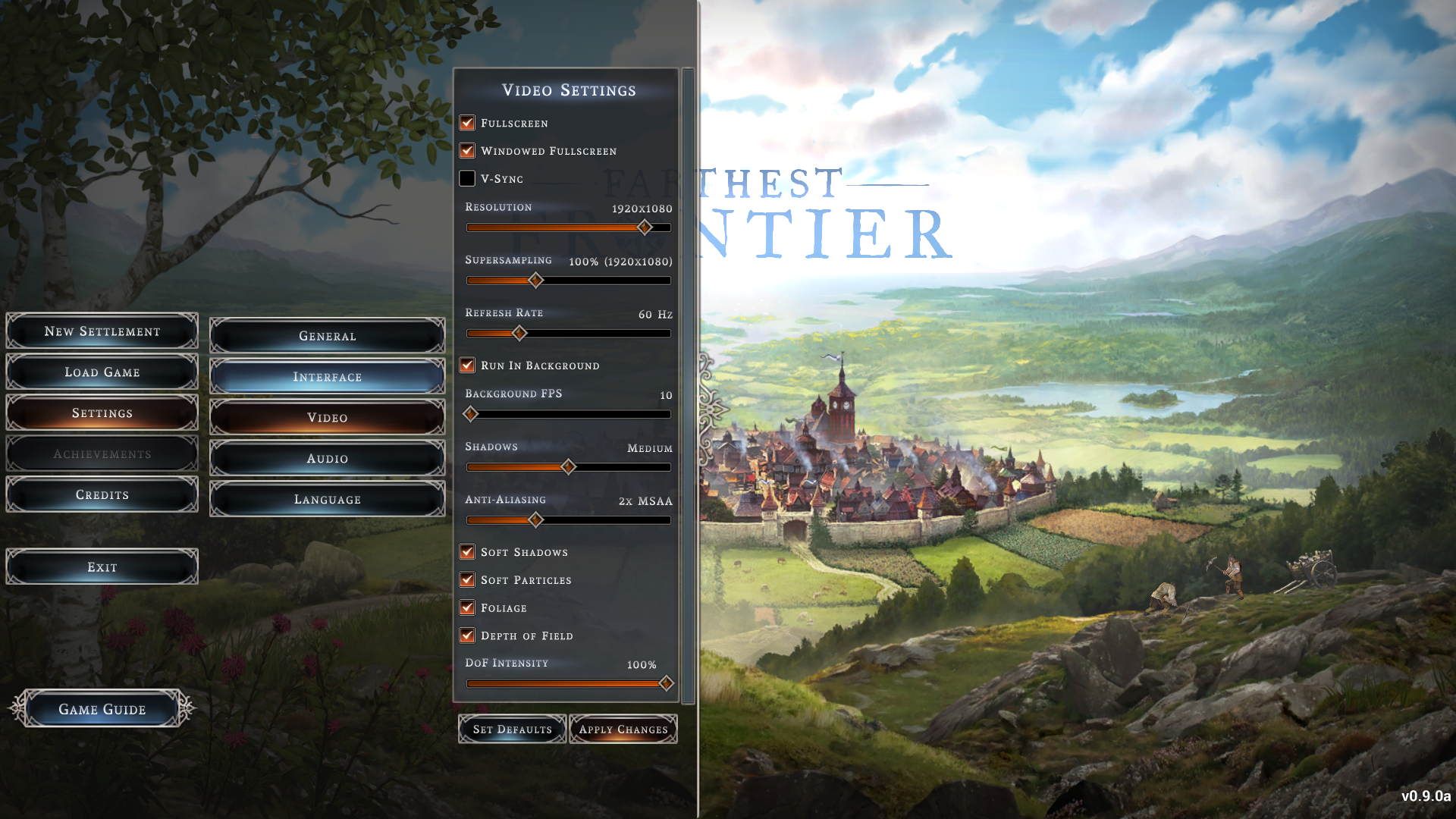This screenshot has width=1456, height=819.
Task: Open the Game Guide
Action: point(102,709)
